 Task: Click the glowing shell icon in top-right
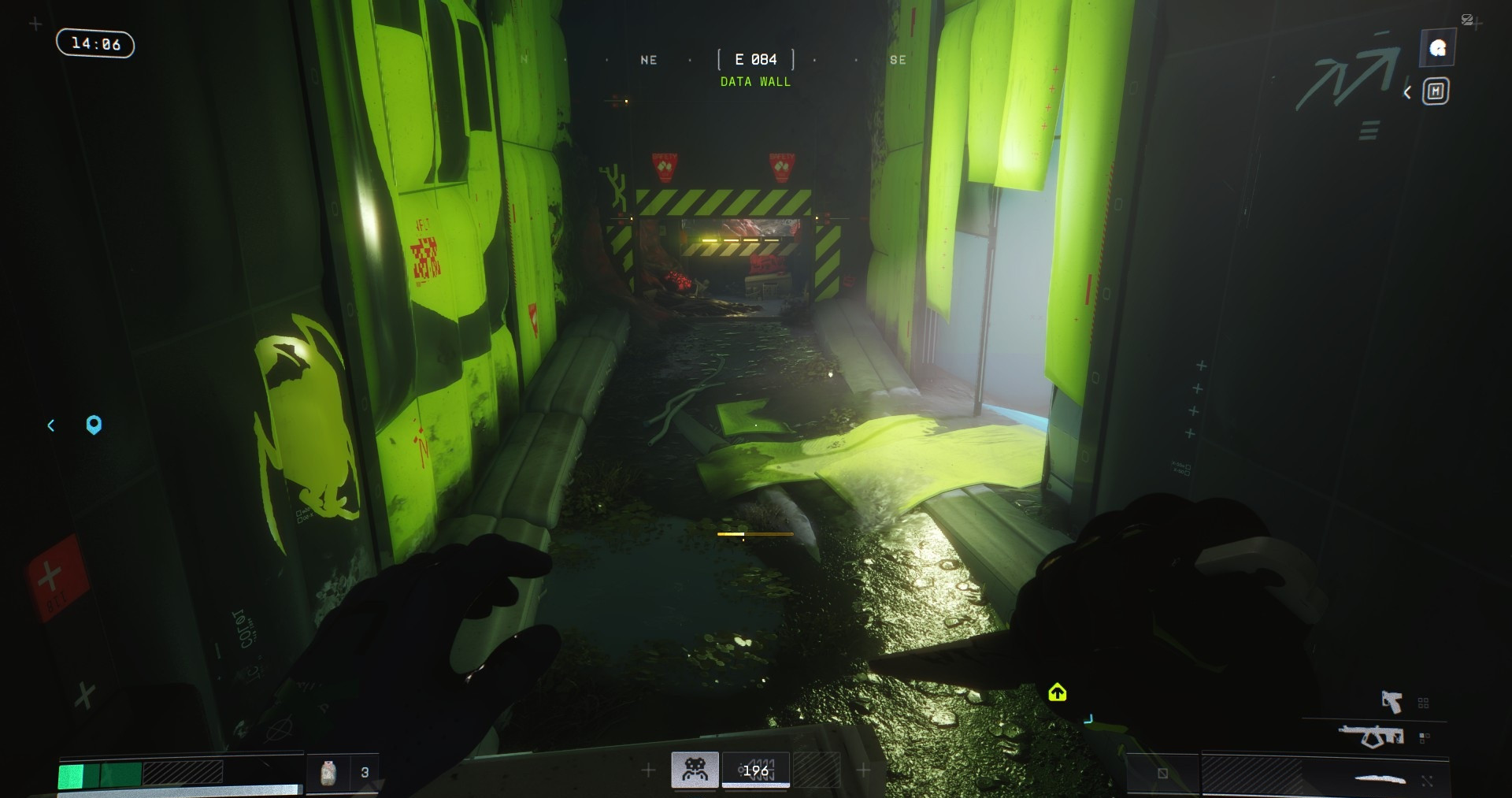point(1437,49)
